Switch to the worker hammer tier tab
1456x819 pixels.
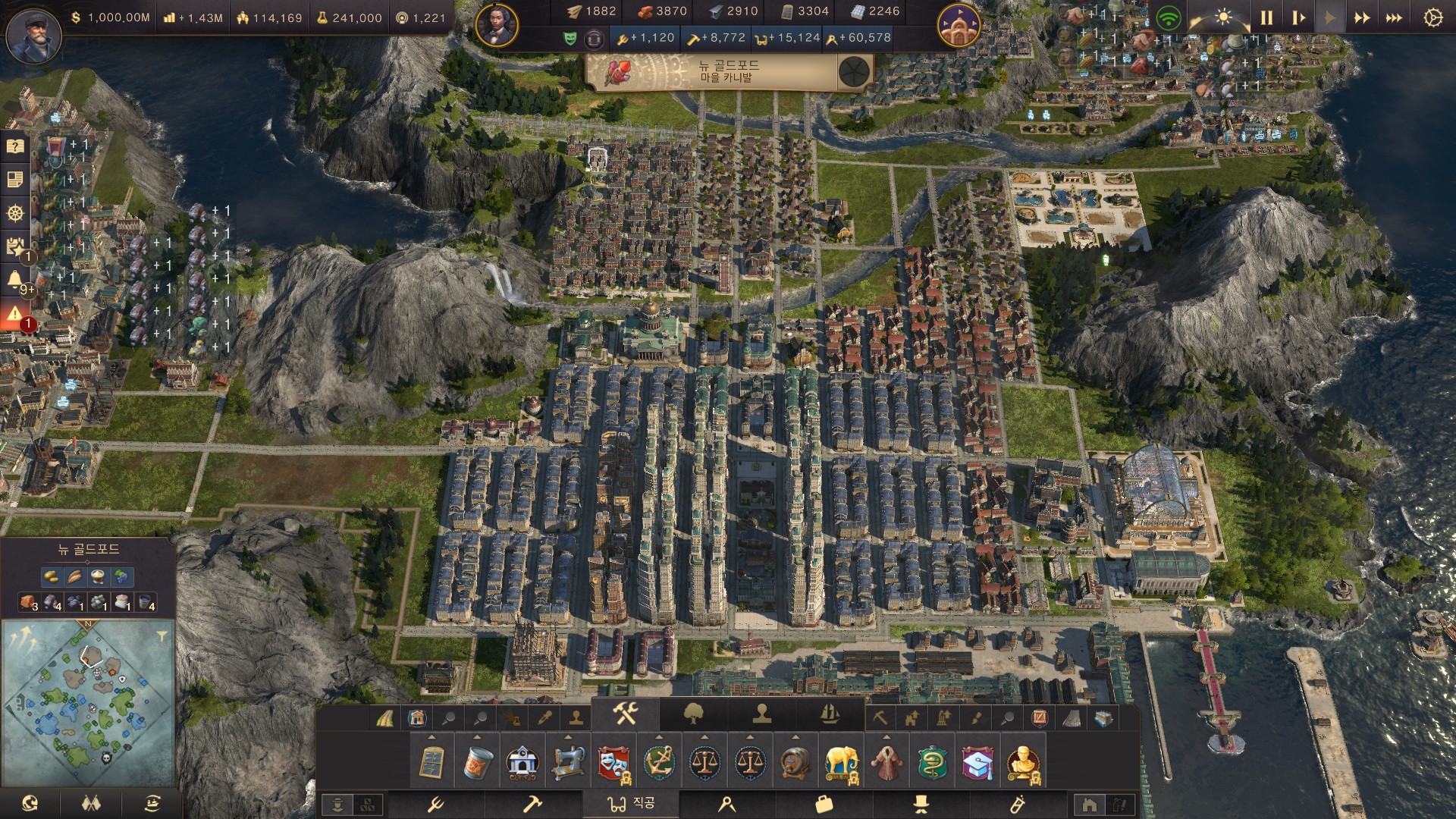coord(532,804)
